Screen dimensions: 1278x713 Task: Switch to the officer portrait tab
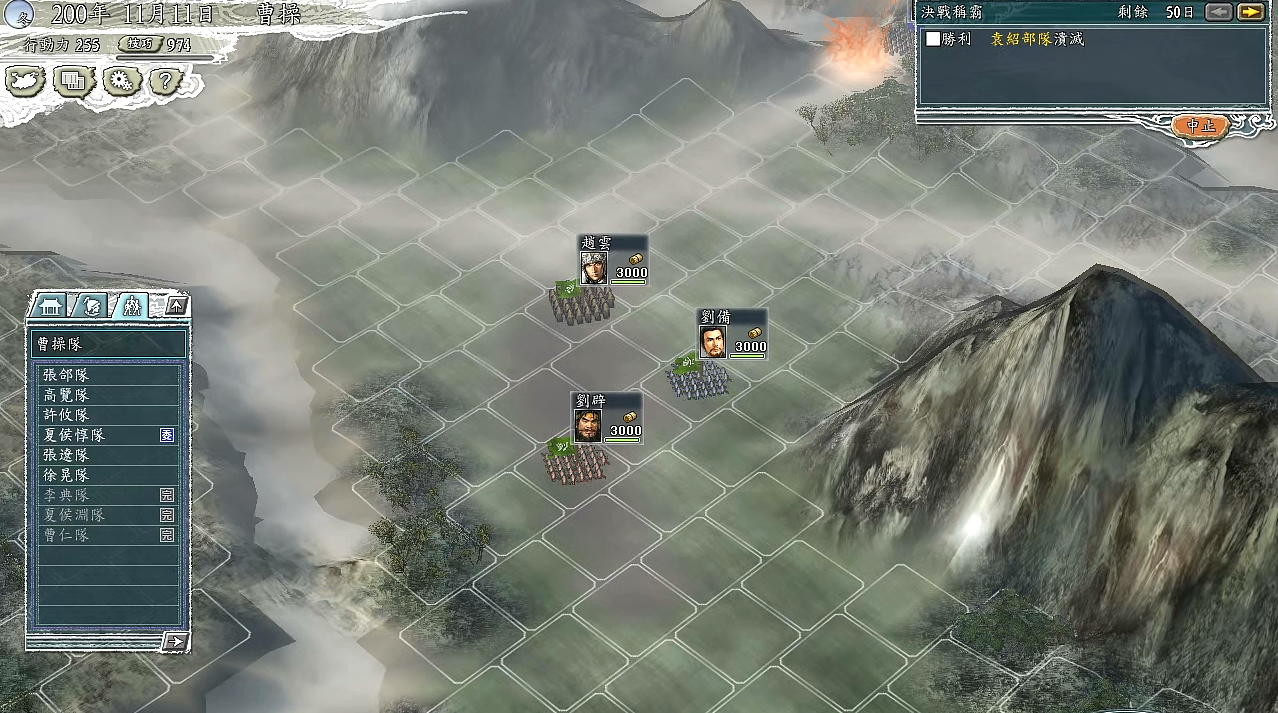[x=92, y=306]
